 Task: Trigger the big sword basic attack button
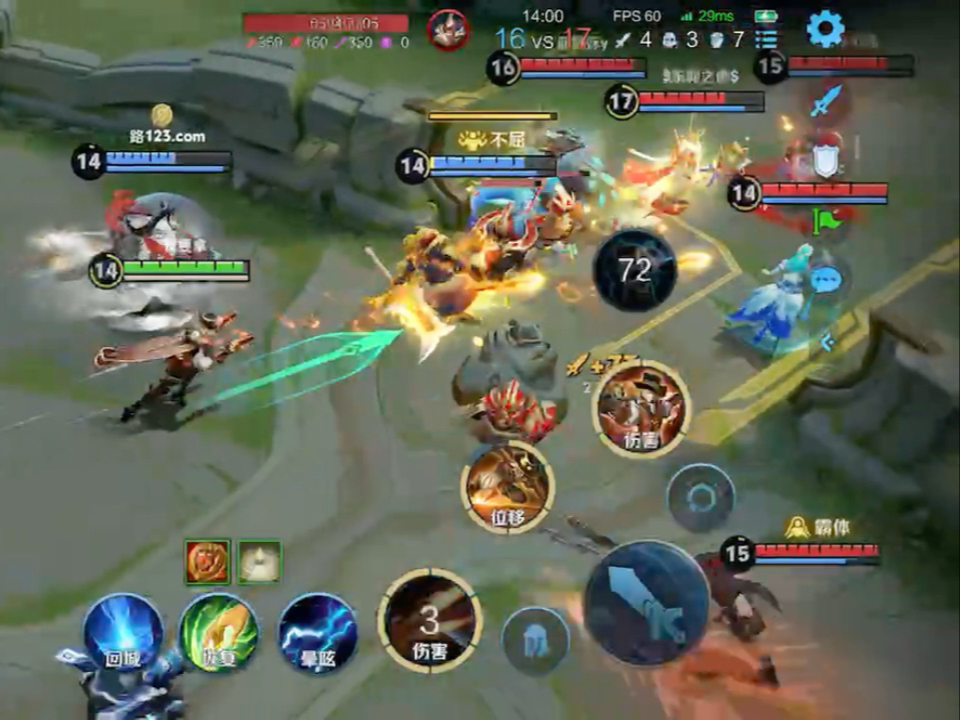tap(647, 603)
